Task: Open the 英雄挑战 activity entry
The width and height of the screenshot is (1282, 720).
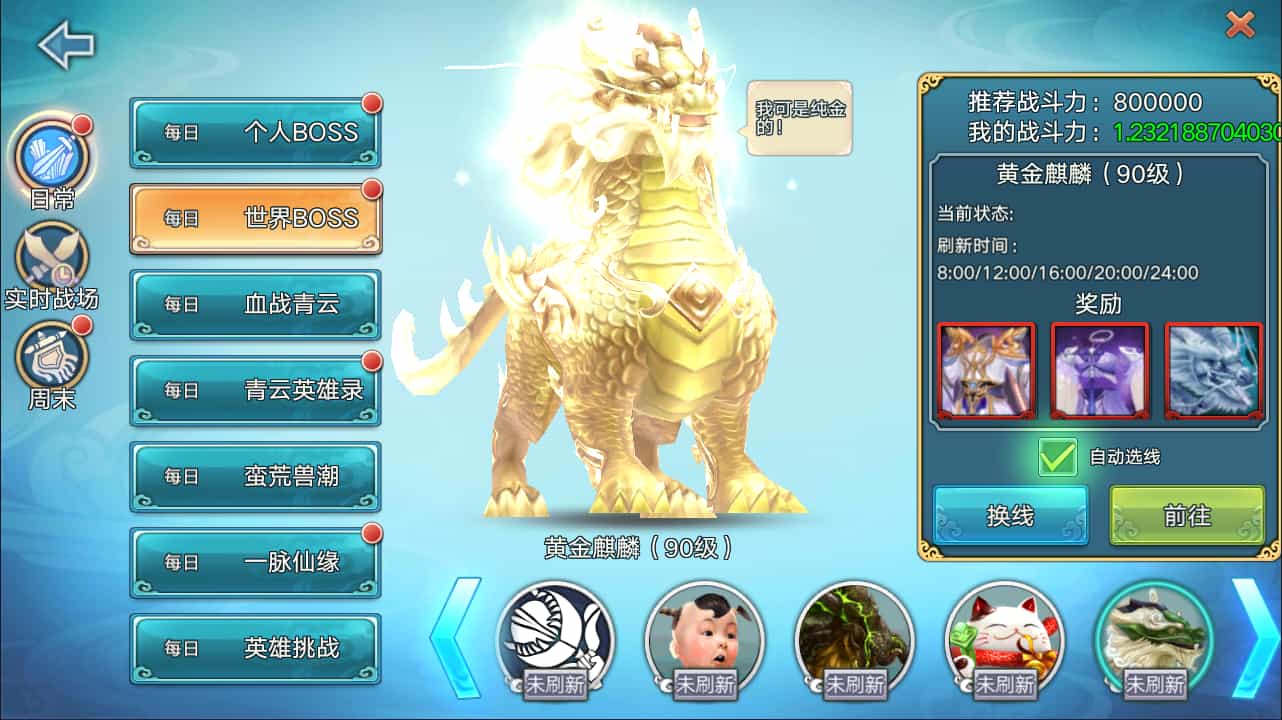Action: (x=255, y=650)
